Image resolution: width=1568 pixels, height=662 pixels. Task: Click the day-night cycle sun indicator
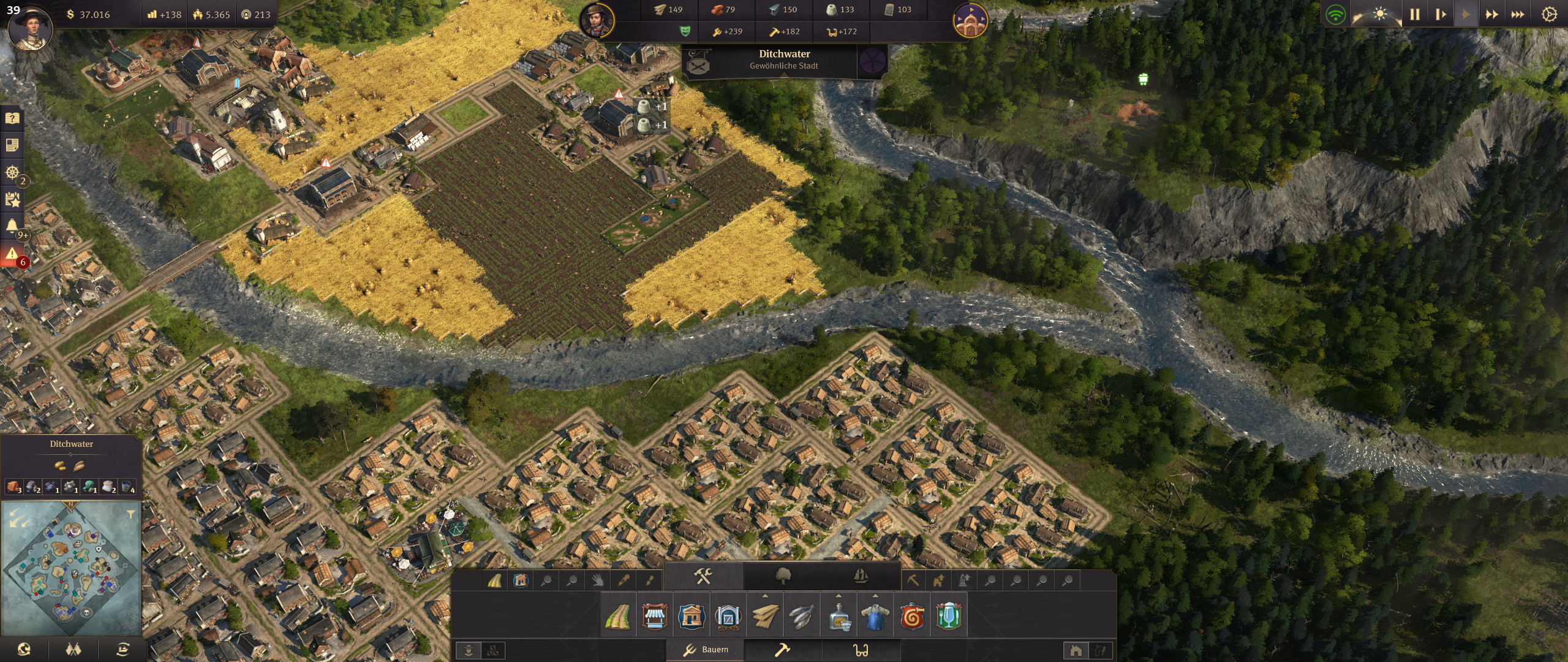click(x=1380, y=13)
